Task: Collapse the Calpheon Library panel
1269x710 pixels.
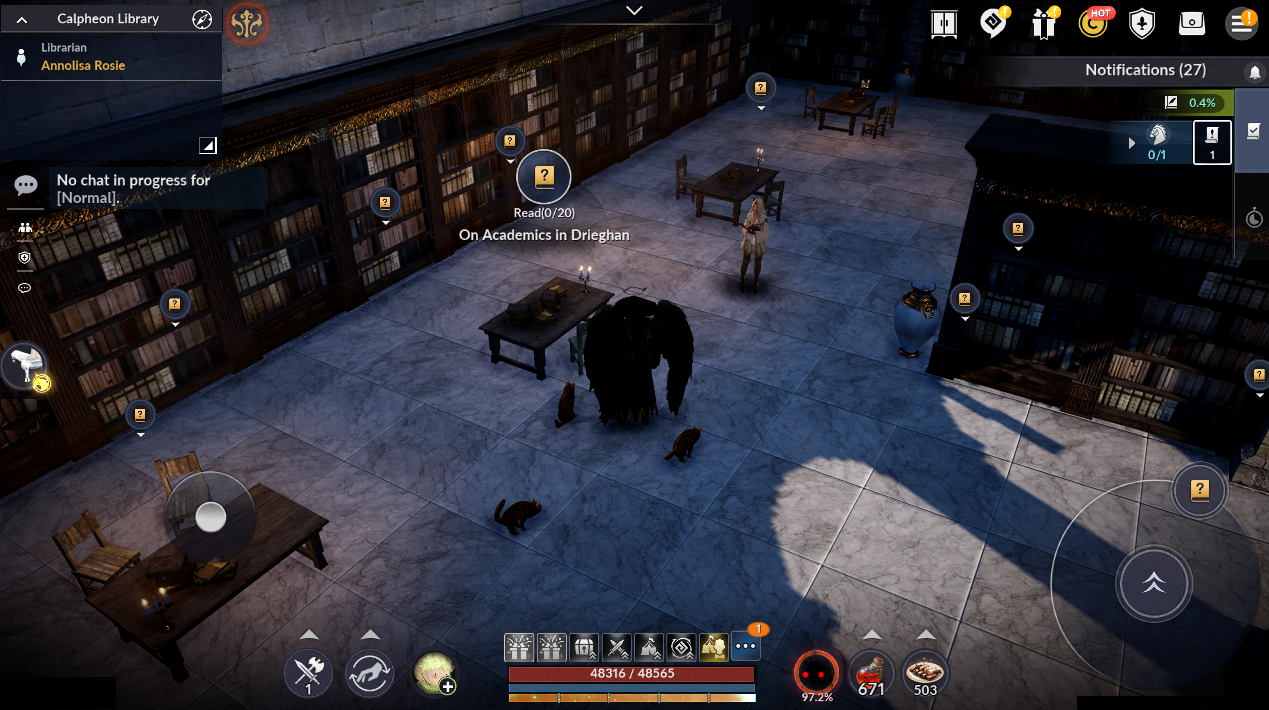Action: click(23, 19)
